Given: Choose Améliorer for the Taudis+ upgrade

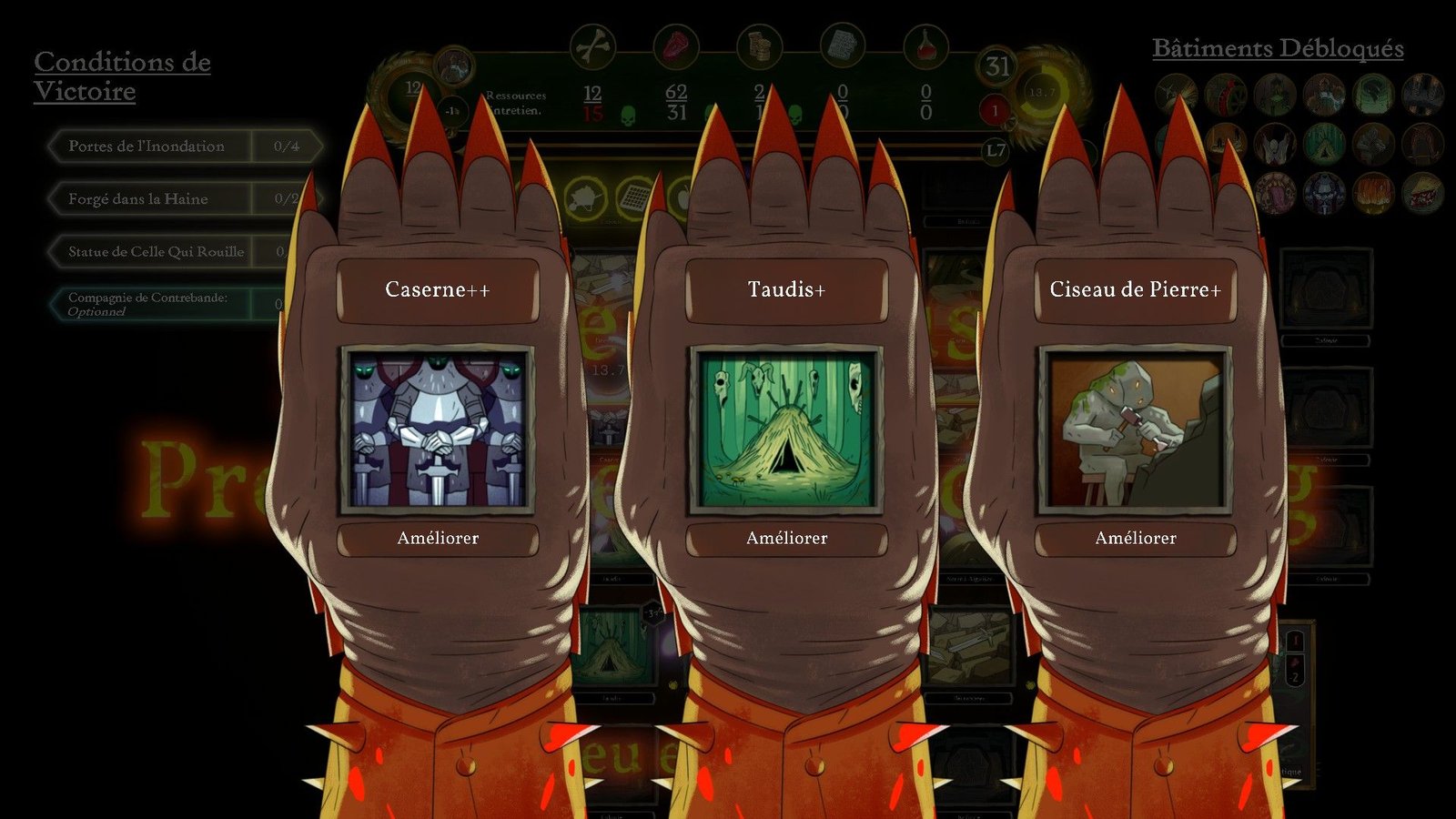Looking at the screenshot, I should coord(786,538).
